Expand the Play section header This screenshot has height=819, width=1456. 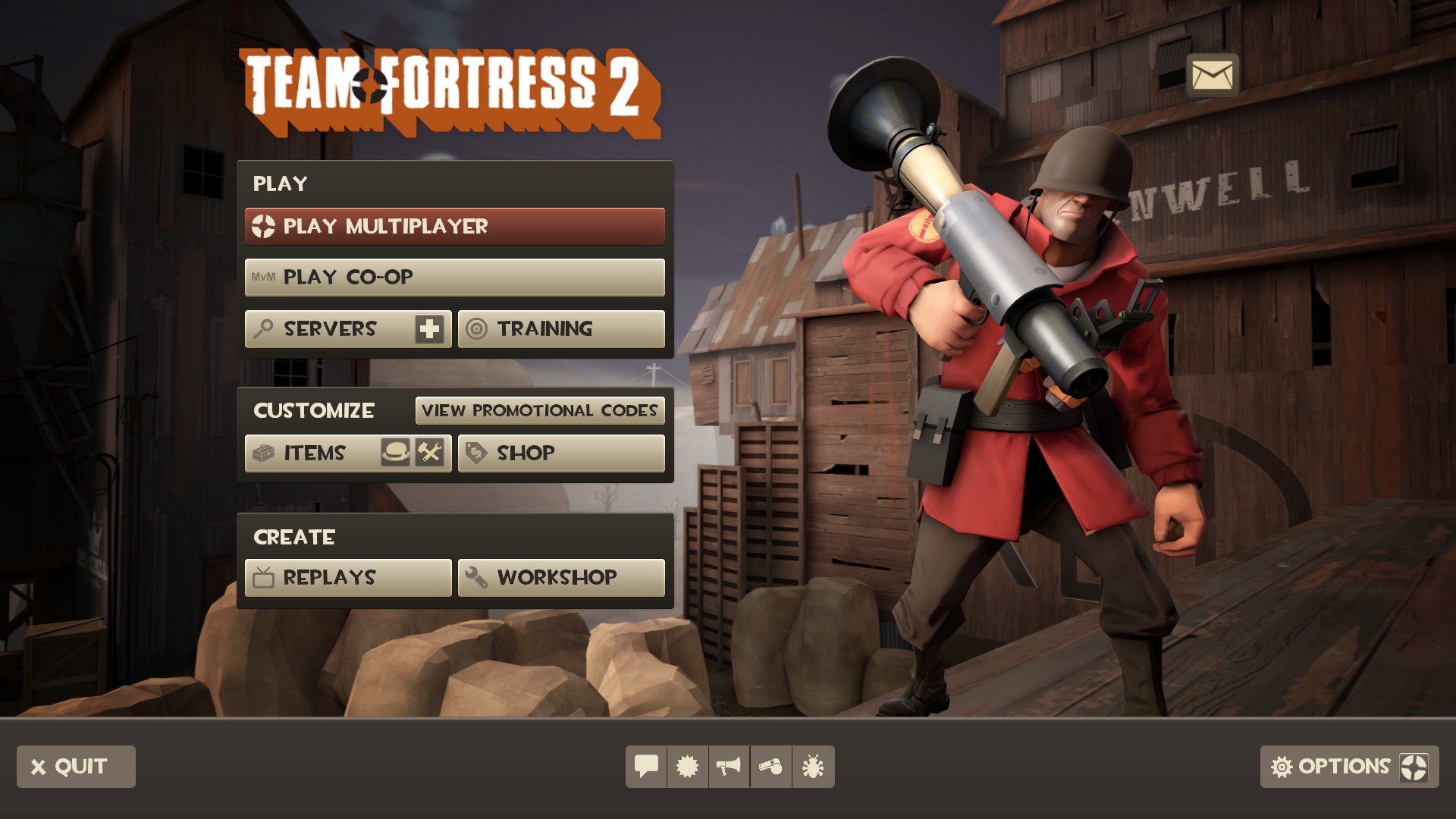(281, 183)
